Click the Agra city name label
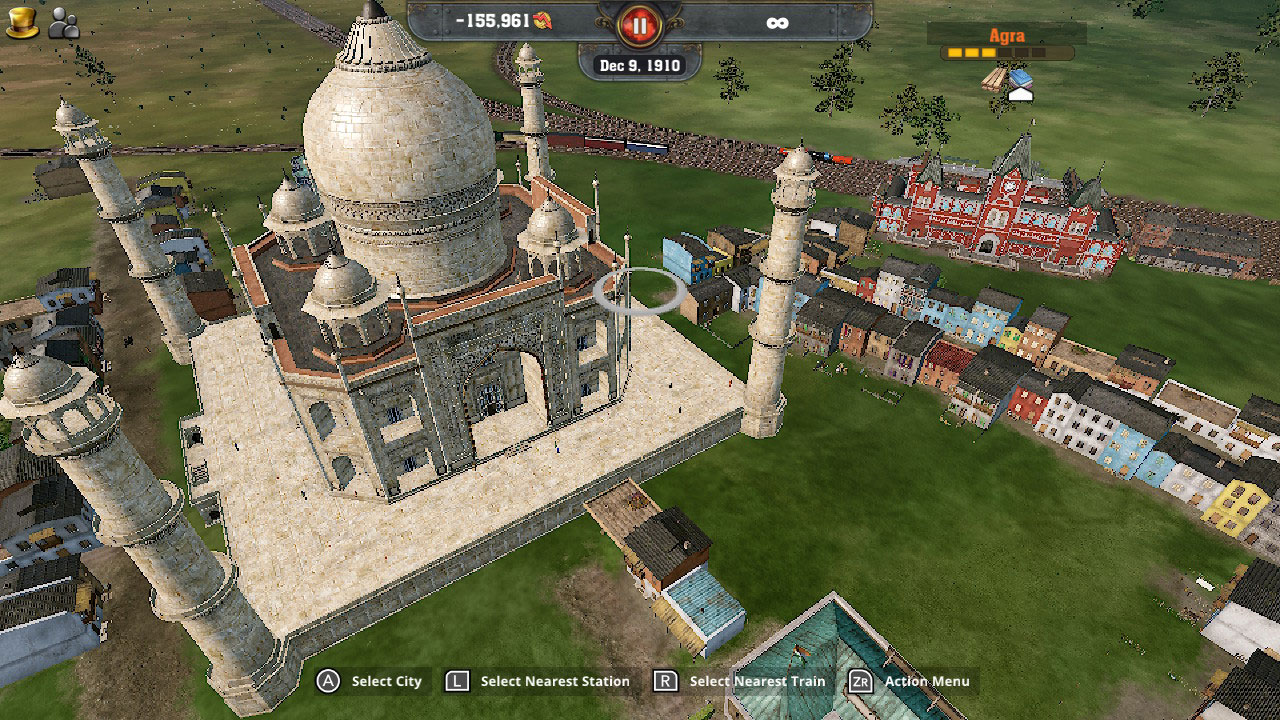 pos(1008,35)
